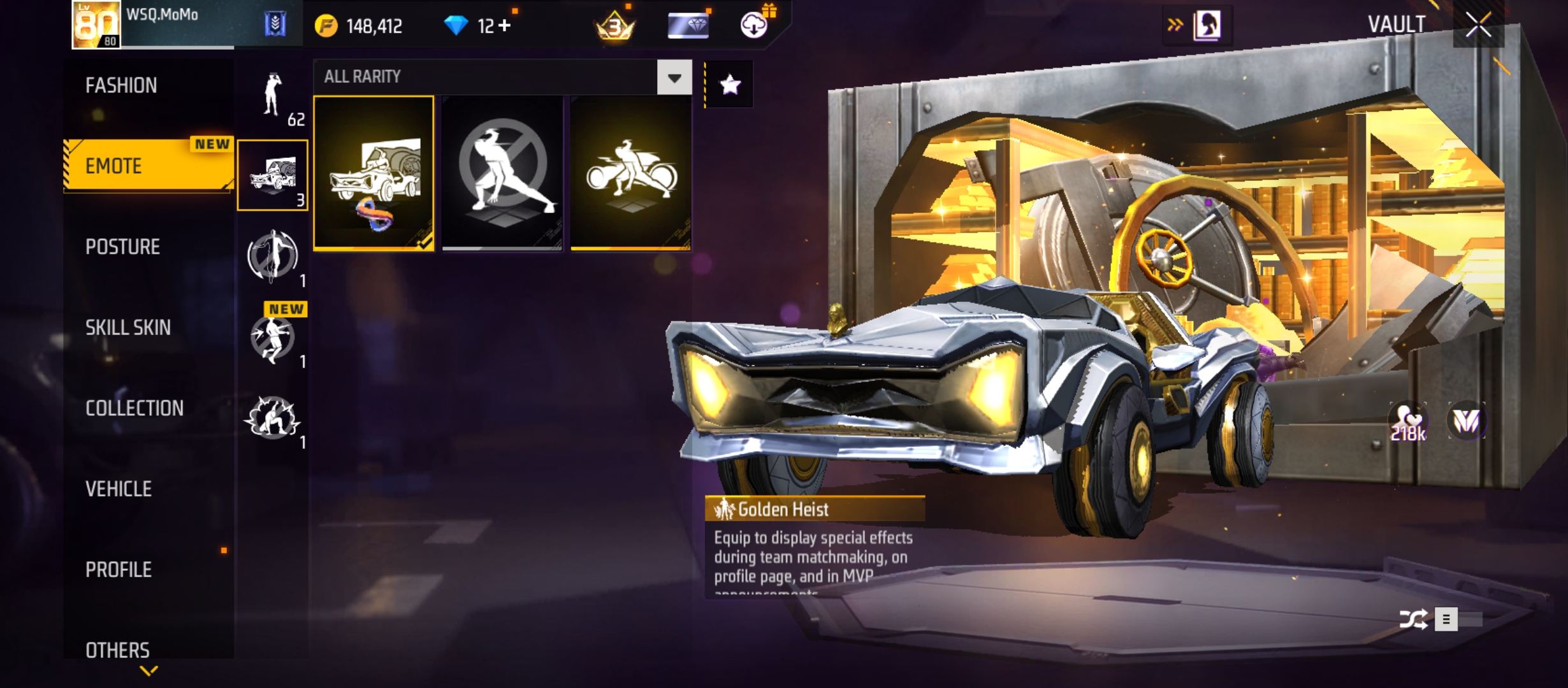Open the gold crown rank icon

tap(614, 27)
